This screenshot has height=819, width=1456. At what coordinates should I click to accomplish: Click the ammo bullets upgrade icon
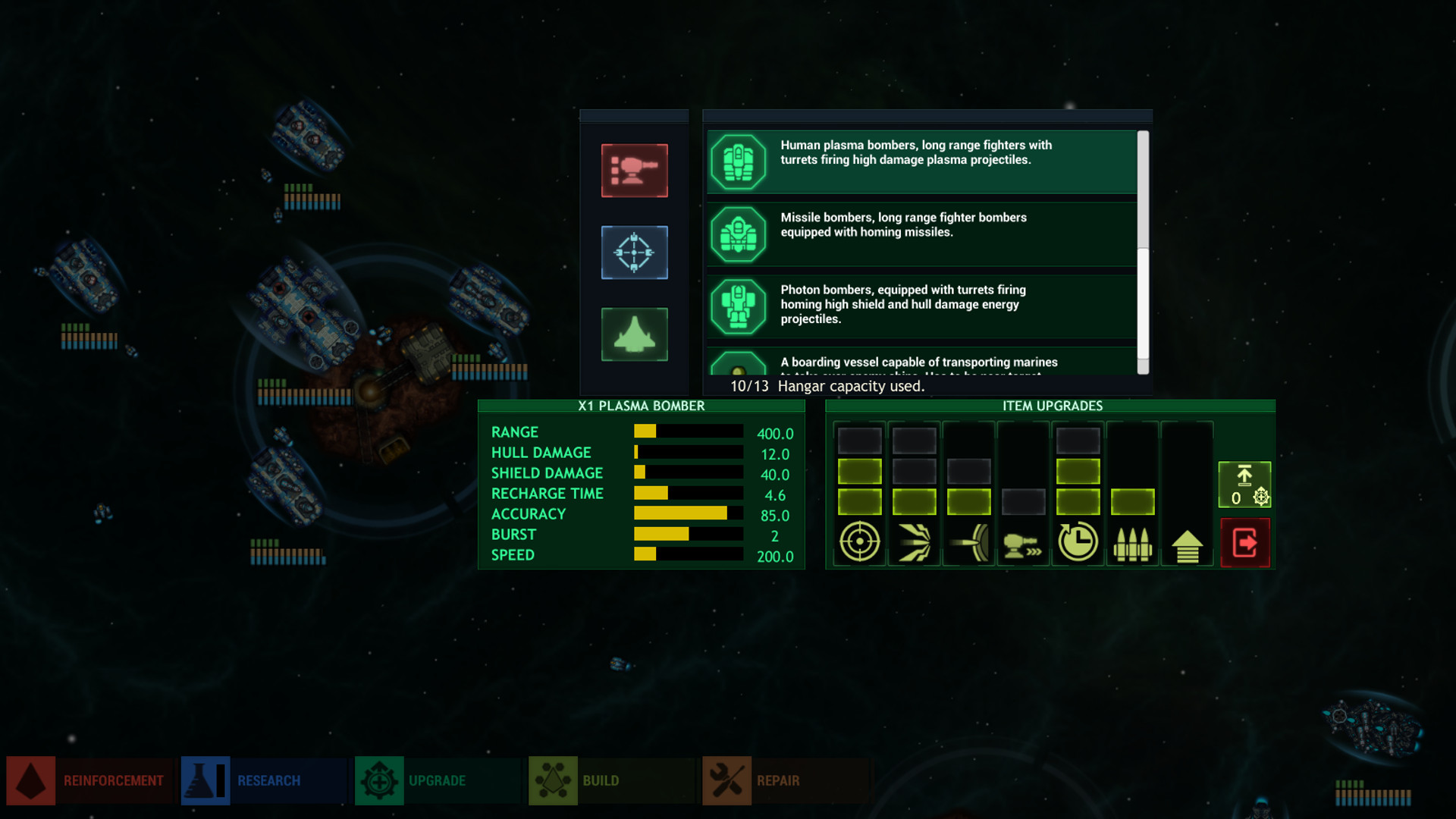pyautogui.click(x=1133, y=542)
